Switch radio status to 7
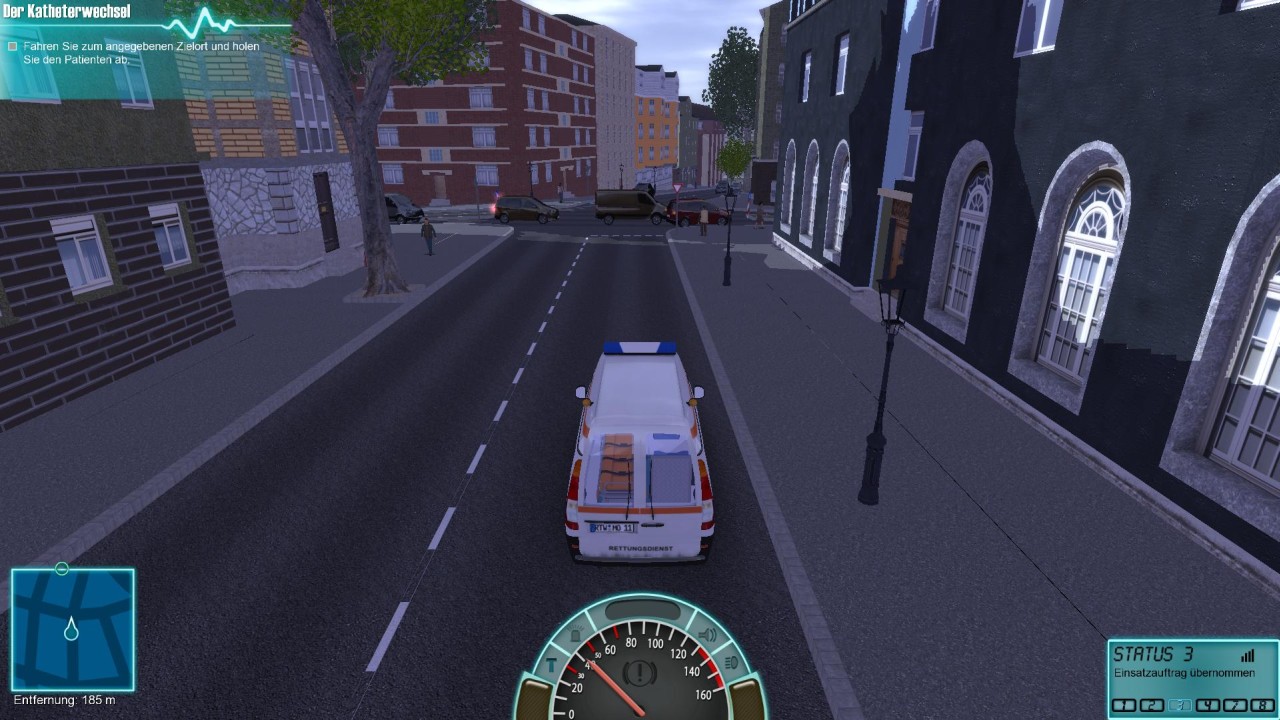The width and height of the screenshot is (1280, 720). 1234,705
